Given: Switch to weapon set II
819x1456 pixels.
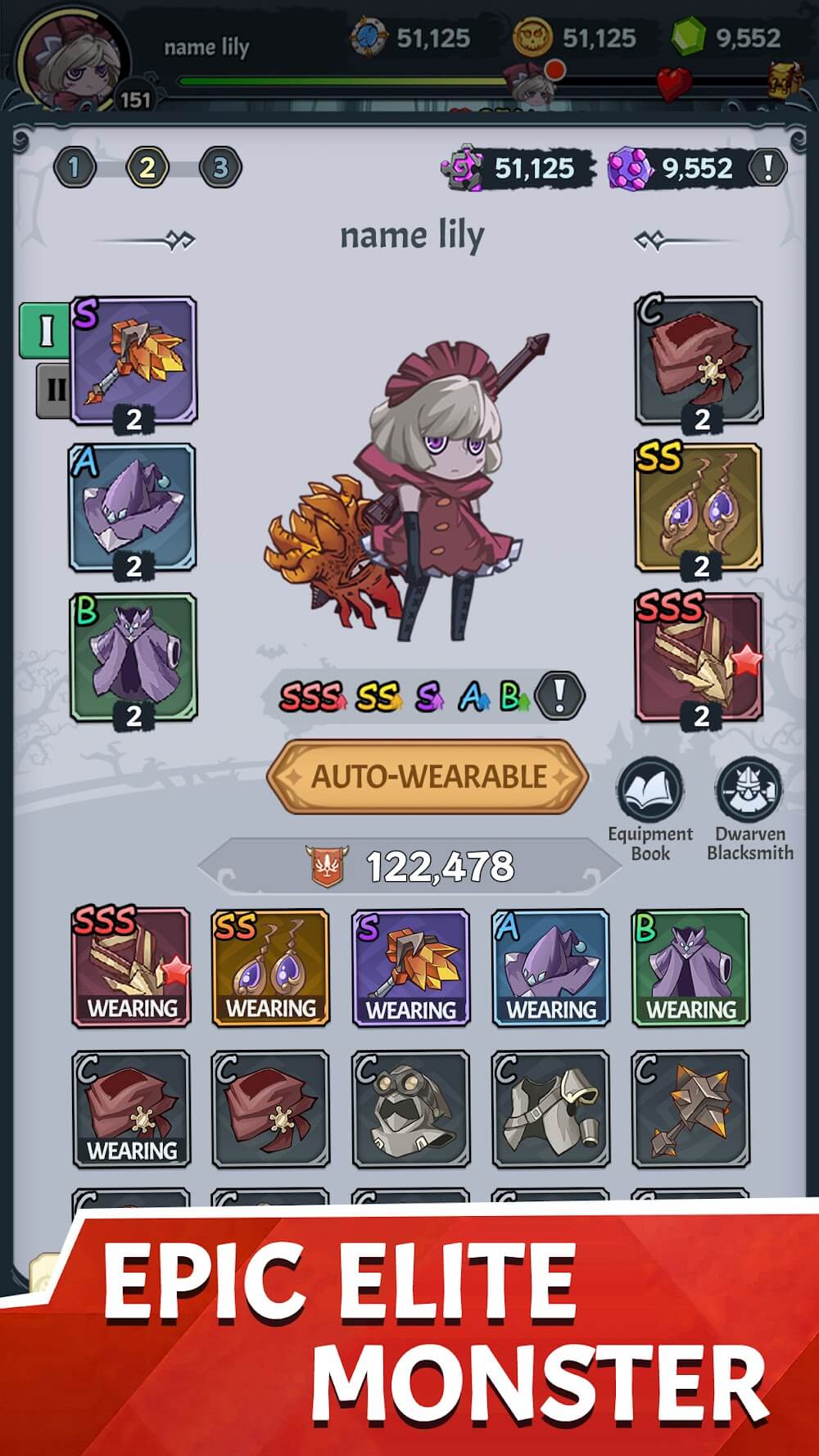Looking at the screenshot, I should pyautogui.click(x=54, y=389).
